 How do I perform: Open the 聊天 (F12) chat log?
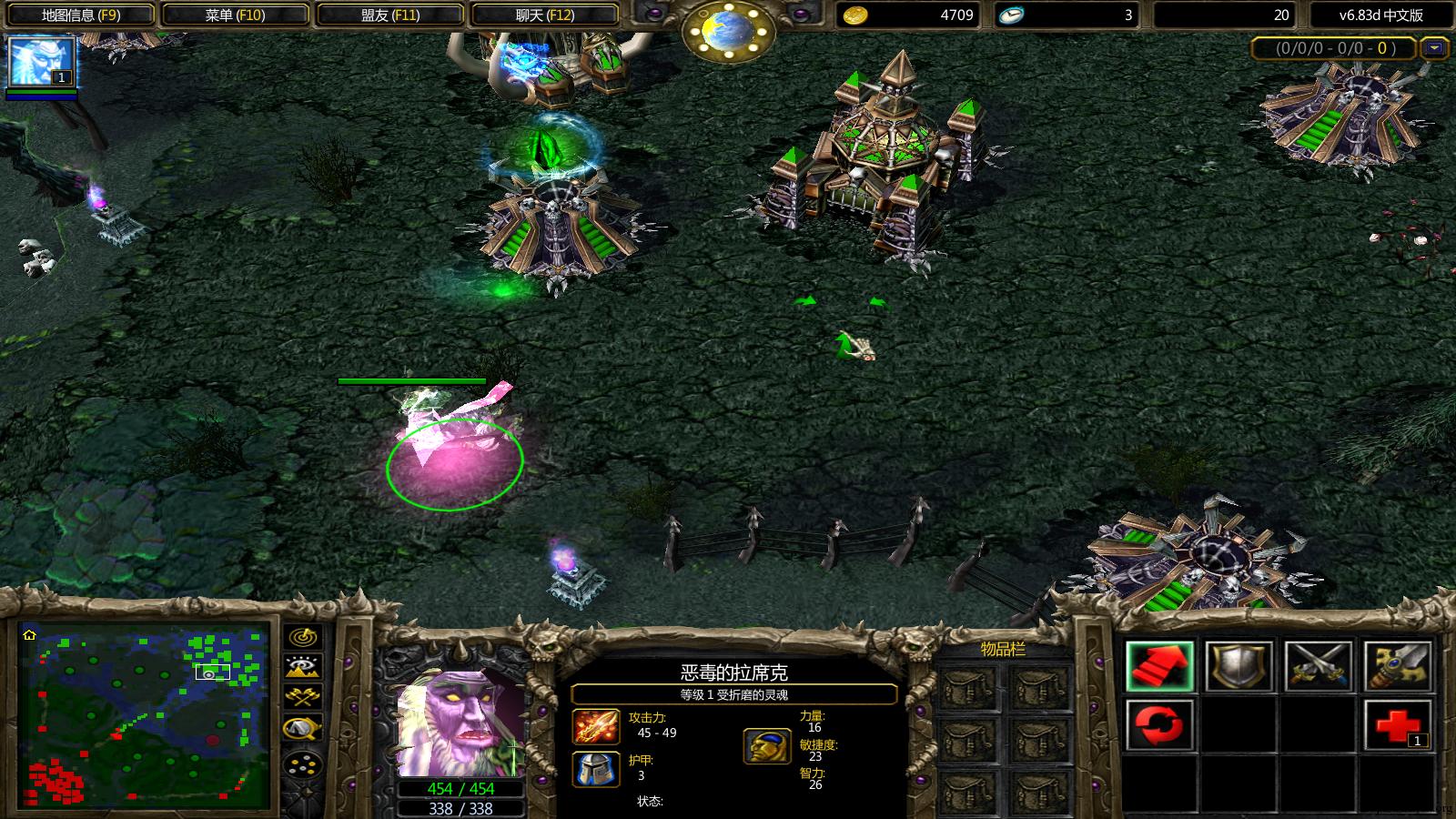544,15
